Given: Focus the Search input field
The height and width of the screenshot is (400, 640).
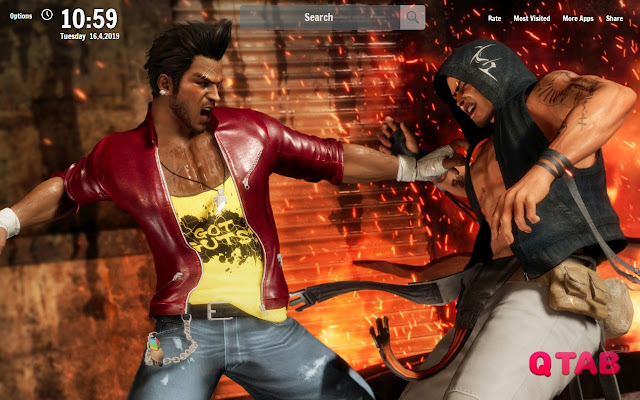Looking at the screenshot, I should pyautogui.click(x=320, y=17).
